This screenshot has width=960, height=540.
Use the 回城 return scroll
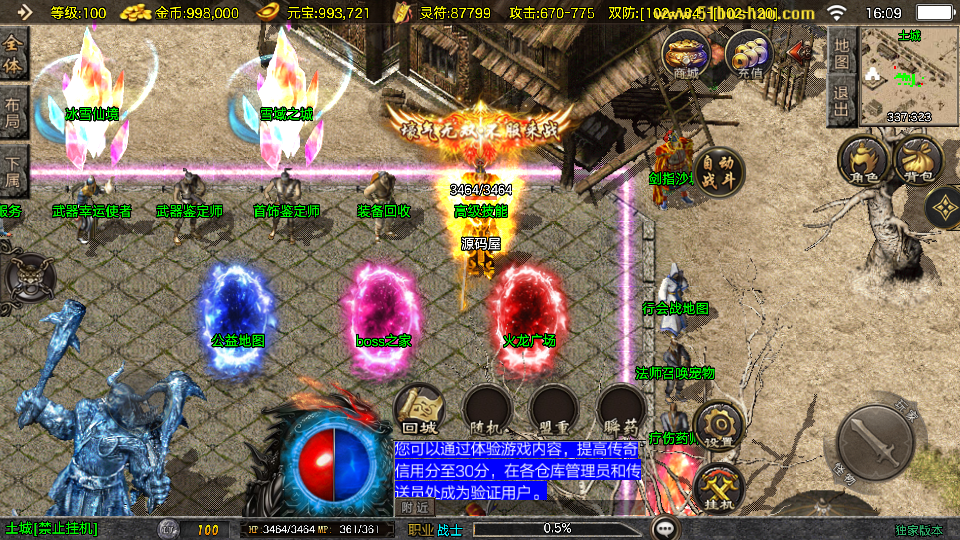[x=420, y=410]
